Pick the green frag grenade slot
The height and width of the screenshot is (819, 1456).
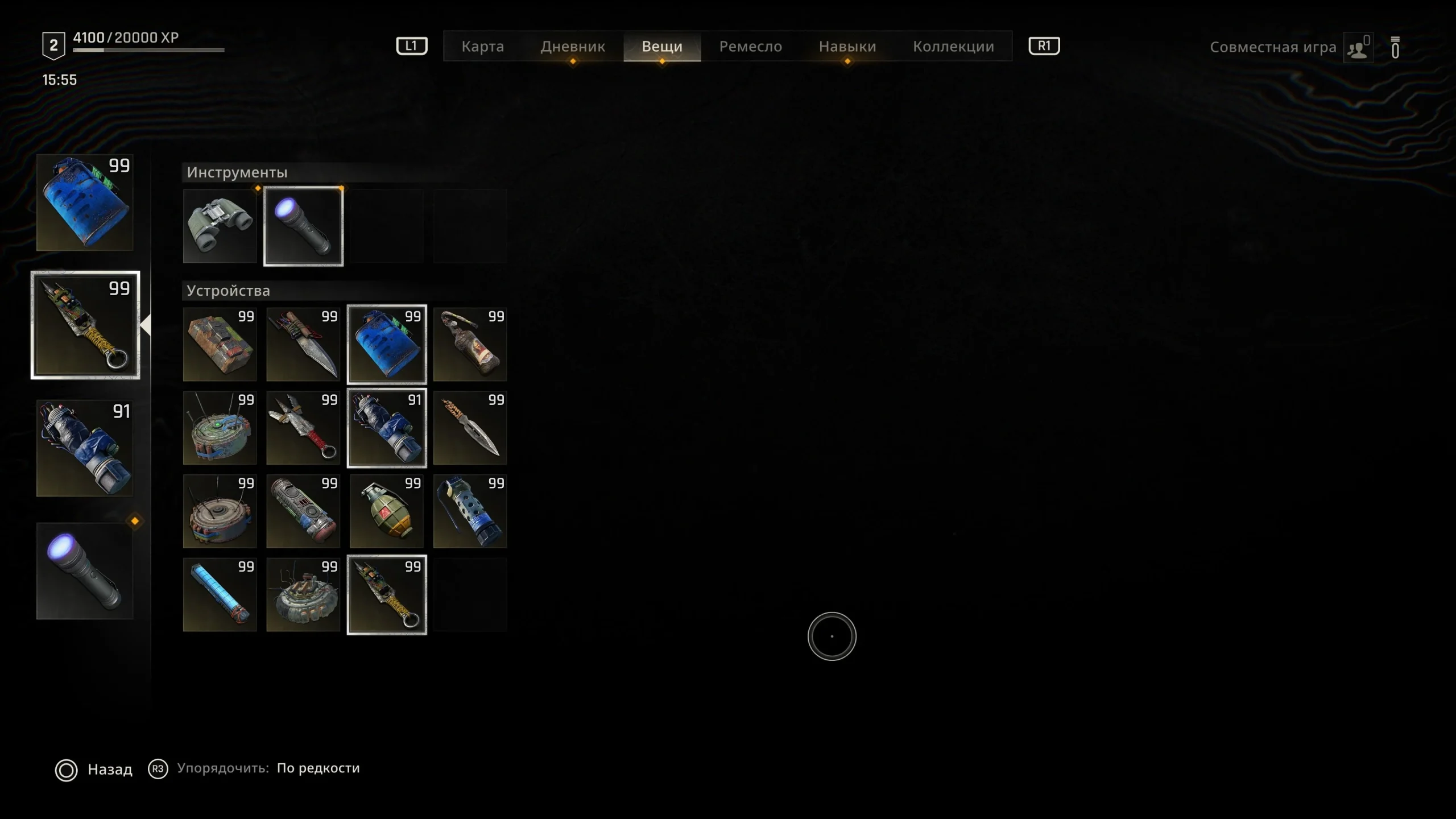tap(387, 511)
